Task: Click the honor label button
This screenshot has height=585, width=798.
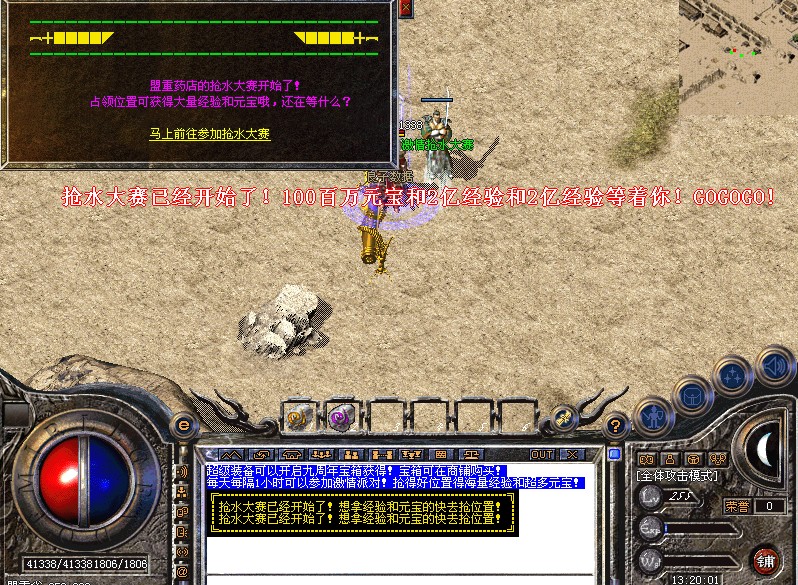Action: (735, 506)
